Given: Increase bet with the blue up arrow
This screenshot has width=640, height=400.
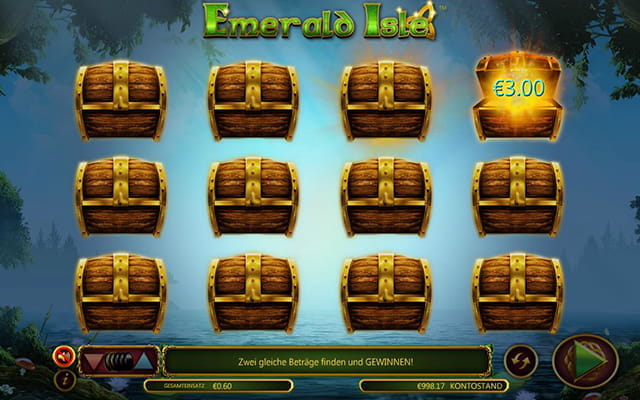Looking at the screenshot, I should point(143,360).
